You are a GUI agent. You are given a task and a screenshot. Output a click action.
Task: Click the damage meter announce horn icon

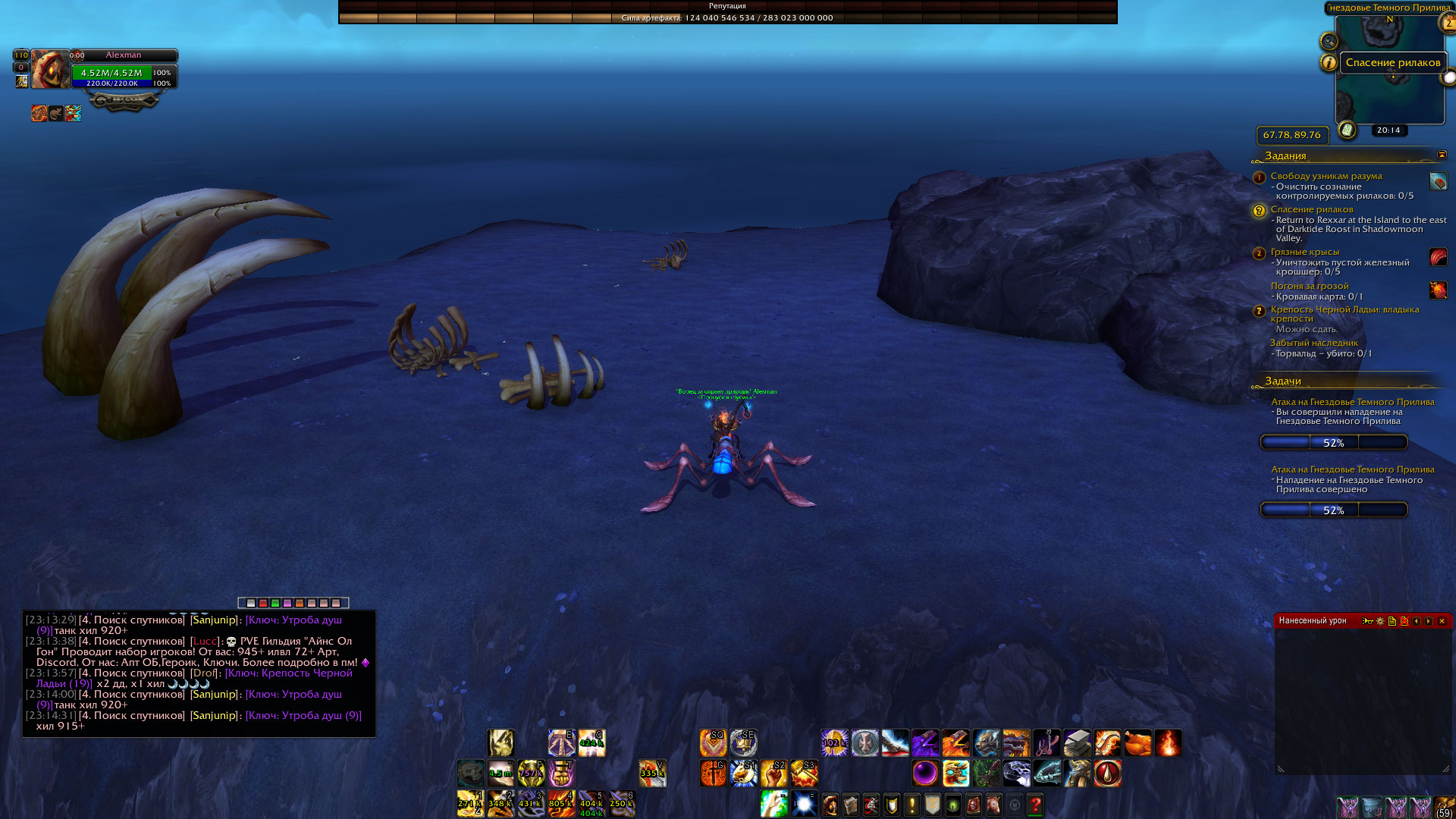point(1367,621)
